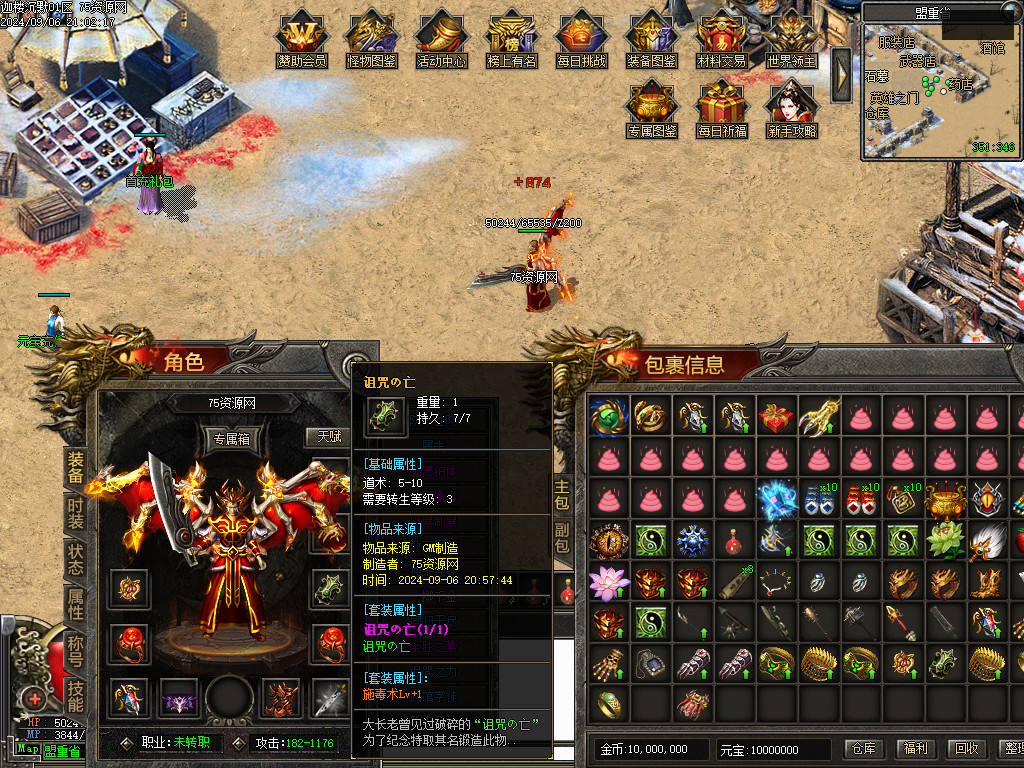Open the 新手攻略 beginner guide

coord(792,106)
